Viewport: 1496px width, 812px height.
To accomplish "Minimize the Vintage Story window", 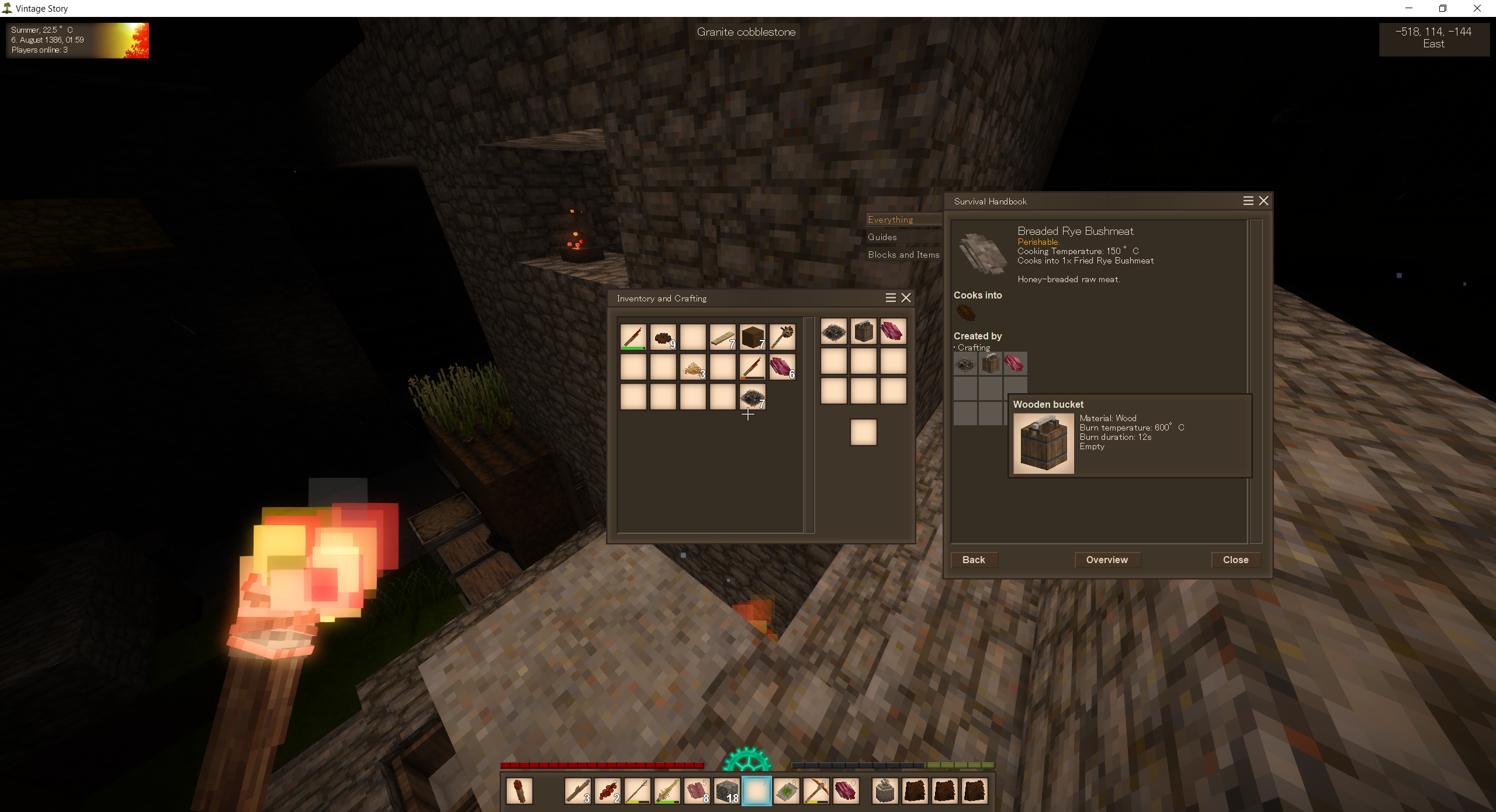I will coord(1409,8).
